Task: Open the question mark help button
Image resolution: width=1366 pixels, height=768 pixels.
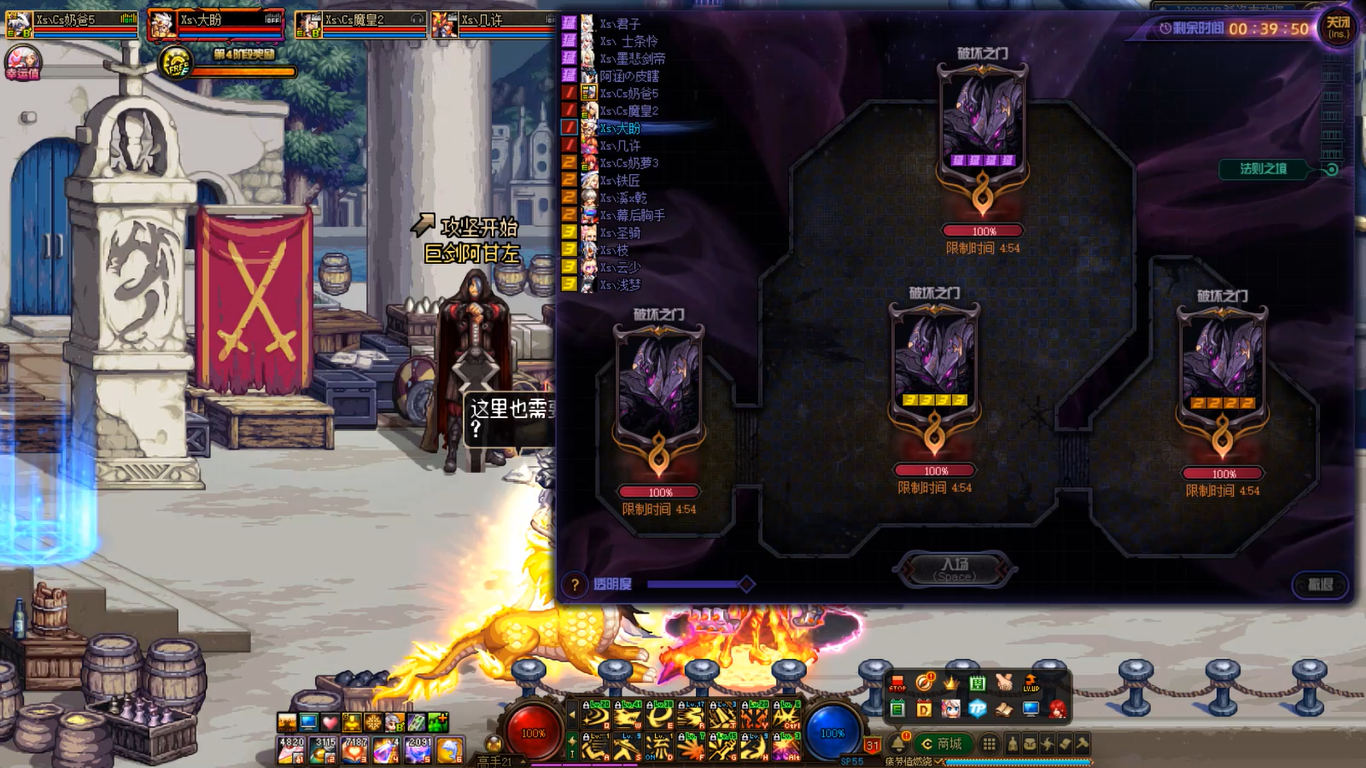Action: (x=574, y=584)
